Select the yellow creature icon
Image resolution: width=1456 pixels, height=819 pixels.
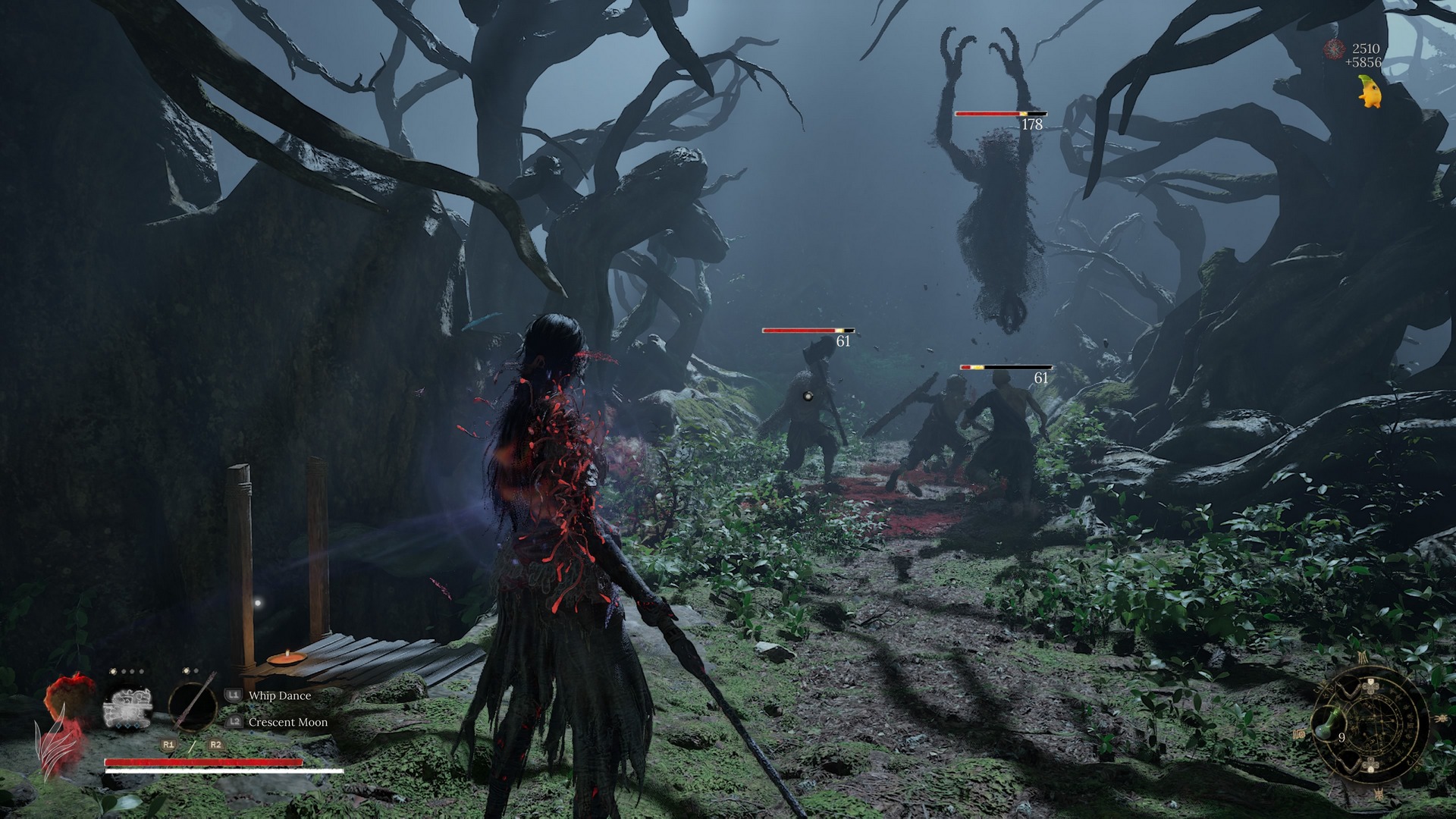click(1370, 93)
